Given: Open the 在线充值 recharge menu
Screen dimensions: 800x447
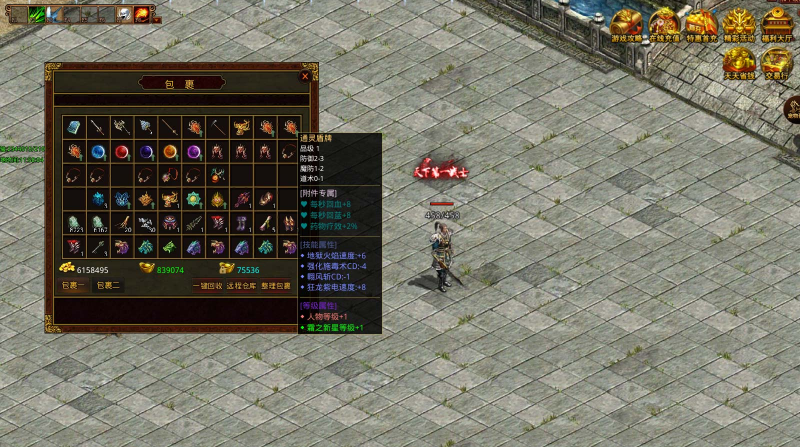Looking at the screenshot, I should tap(664, 24).
